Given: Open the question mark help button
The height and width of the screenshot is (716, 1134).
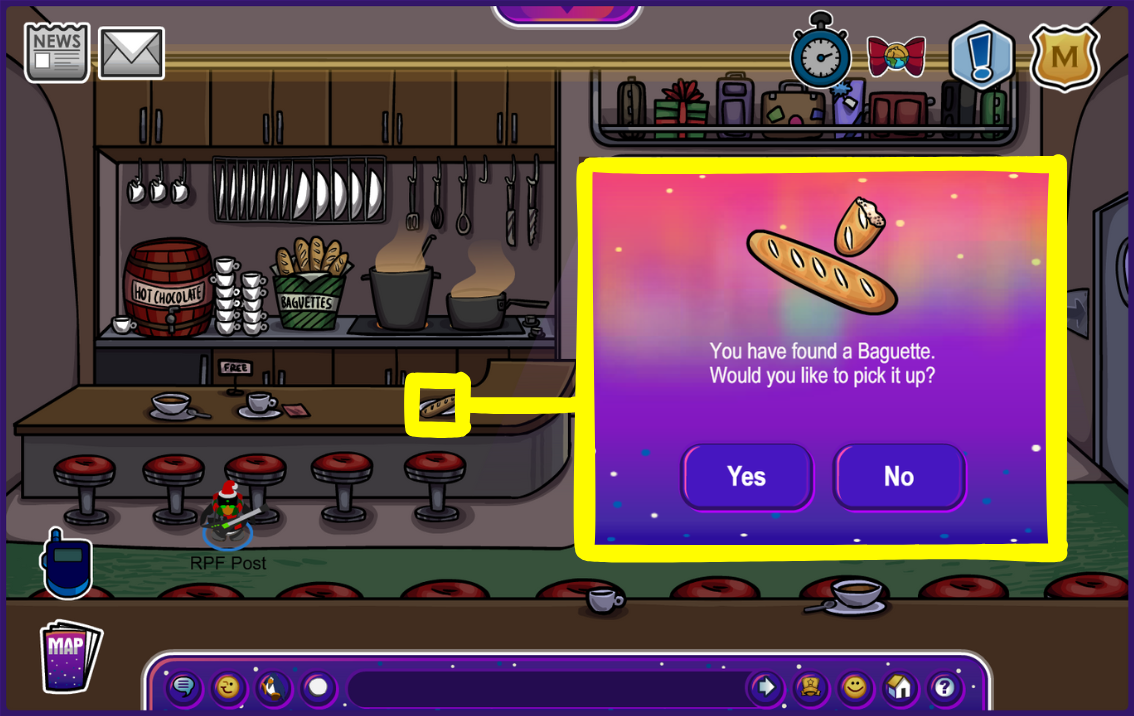Looking at the screenshot, I should point(944,687).
